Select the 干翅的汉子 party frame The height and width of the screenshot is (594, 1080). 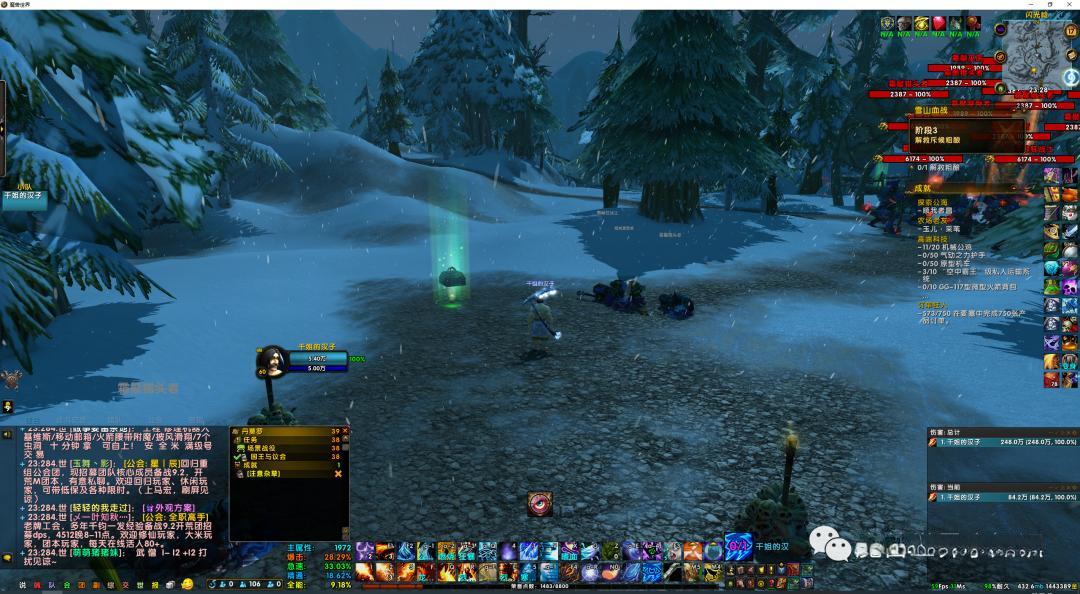tap(23, 196)
